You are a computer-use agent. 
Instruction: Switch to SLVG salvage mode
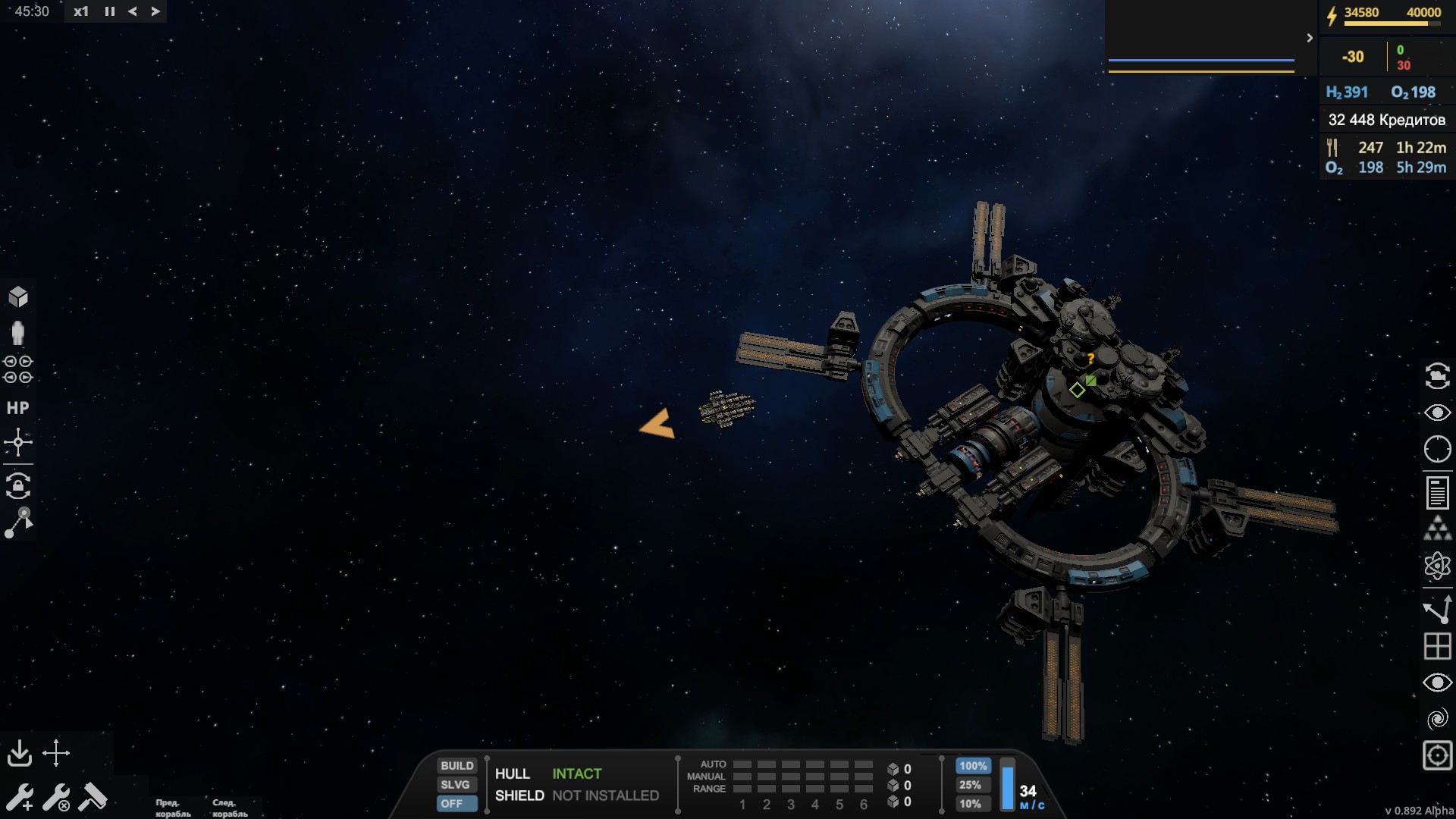456,785
